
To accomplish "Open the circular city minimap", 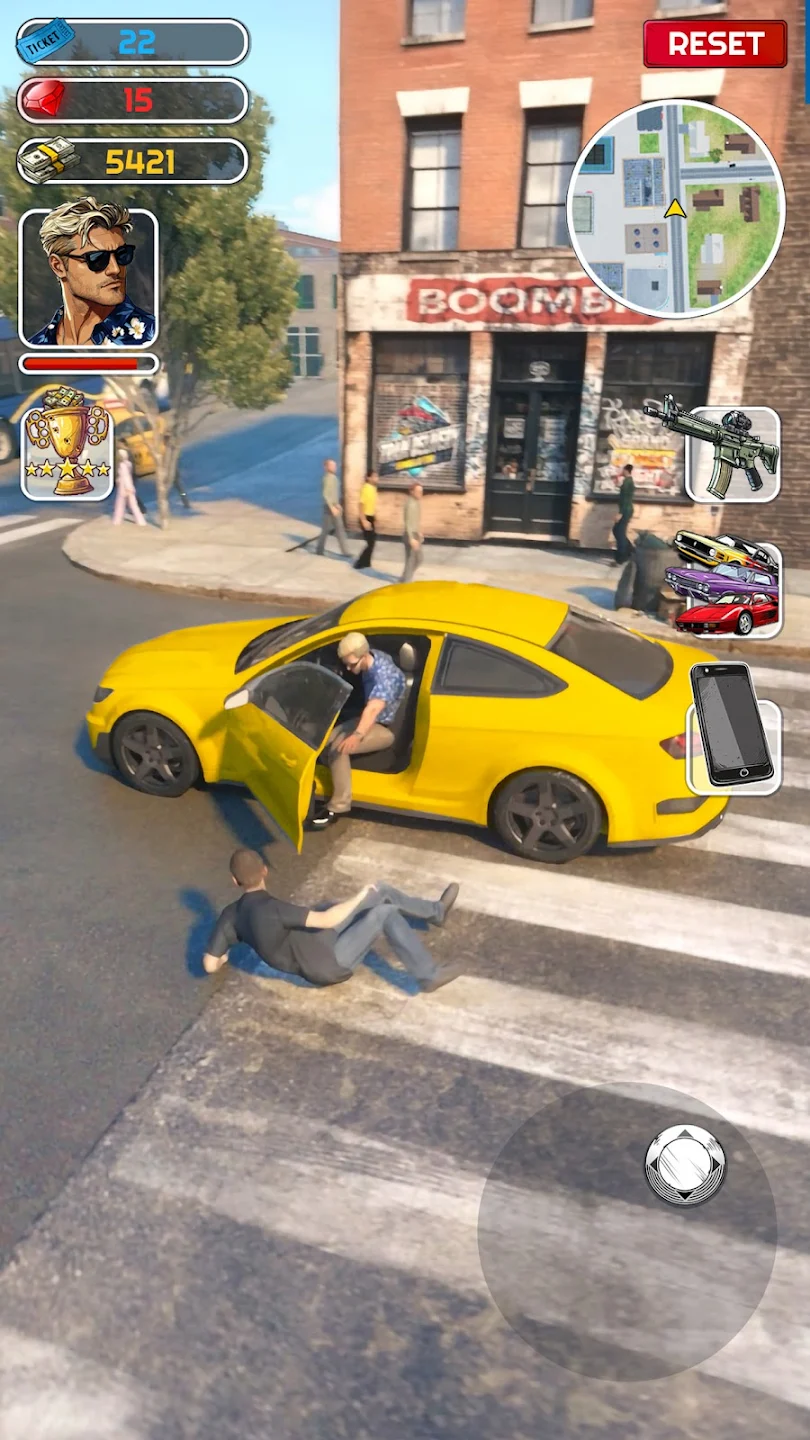I will pyautogui.click(x=676, y=208).
